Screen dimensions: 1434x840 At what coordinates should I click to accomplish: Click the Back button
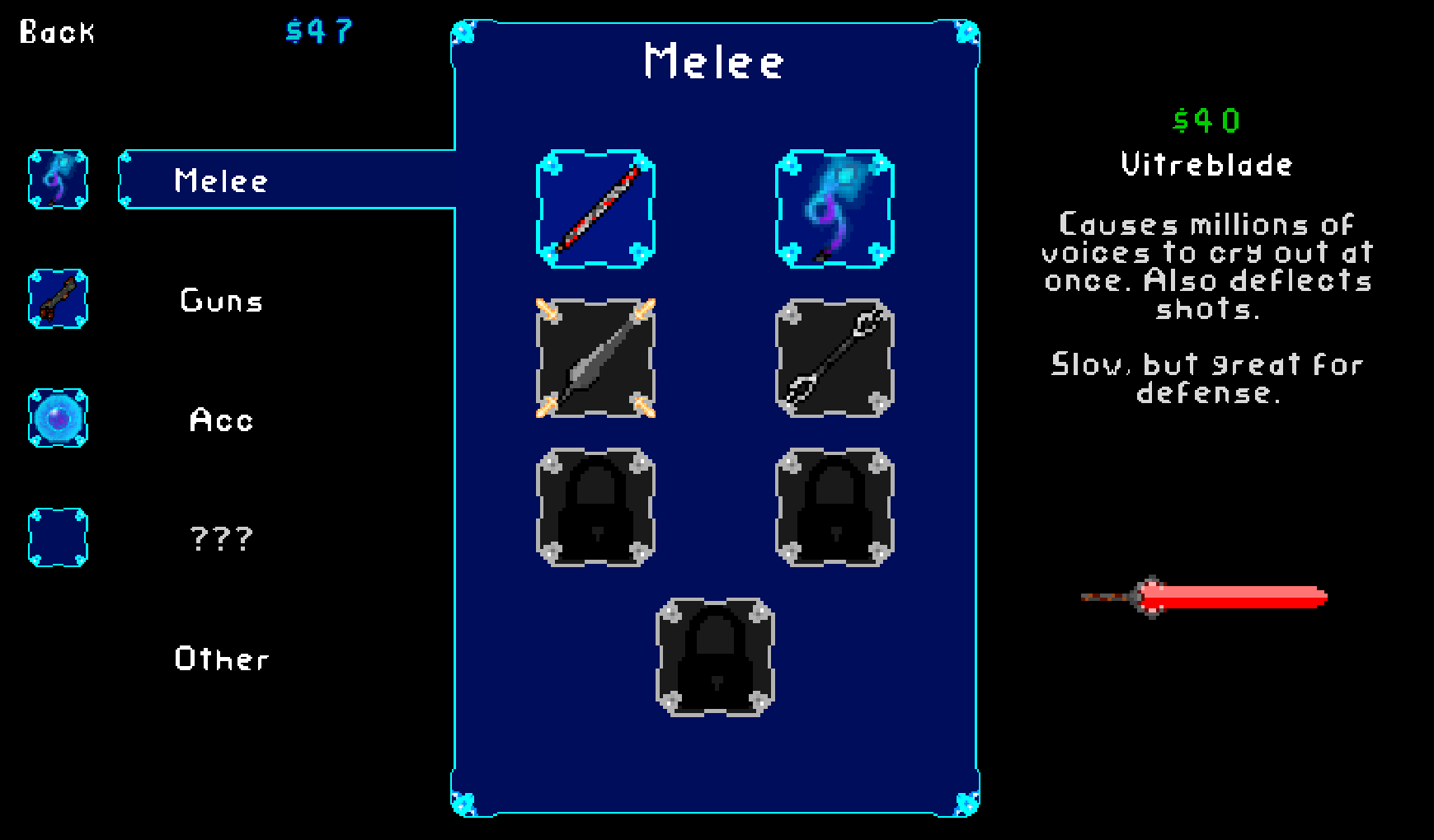pos(58,31)
